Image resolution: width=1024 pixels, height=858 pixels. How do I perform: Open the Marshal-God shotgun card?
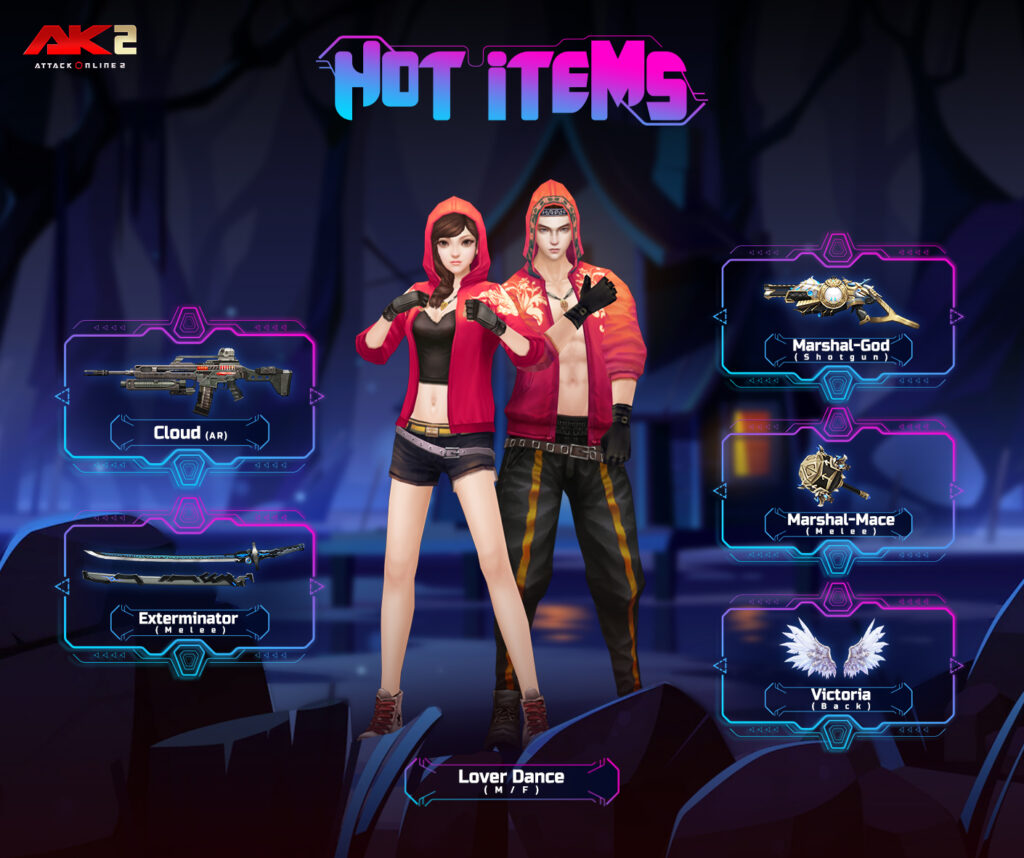point(838,315)
